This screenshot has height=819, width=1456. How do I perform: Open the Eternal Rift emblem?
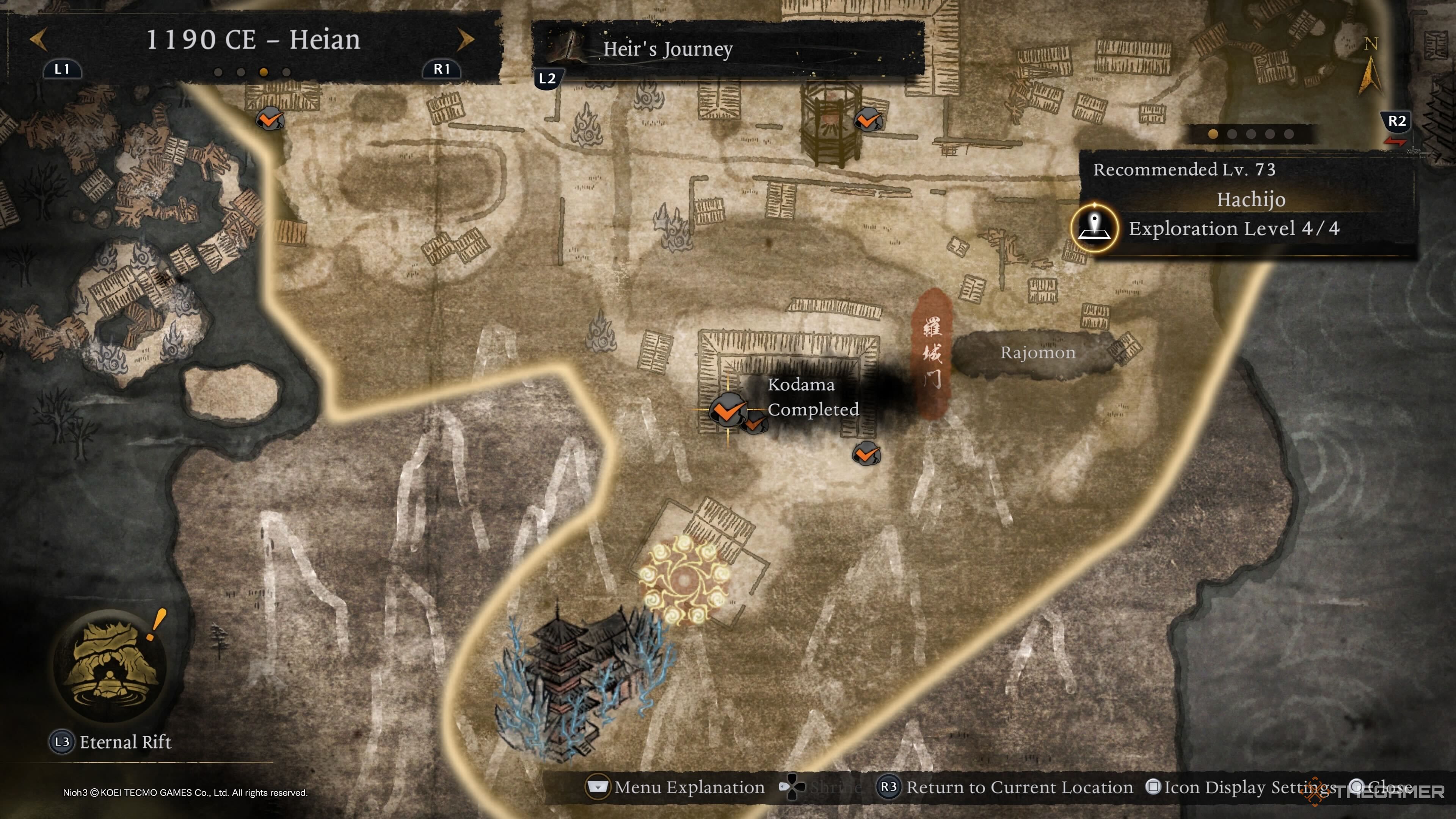point(110,665)
